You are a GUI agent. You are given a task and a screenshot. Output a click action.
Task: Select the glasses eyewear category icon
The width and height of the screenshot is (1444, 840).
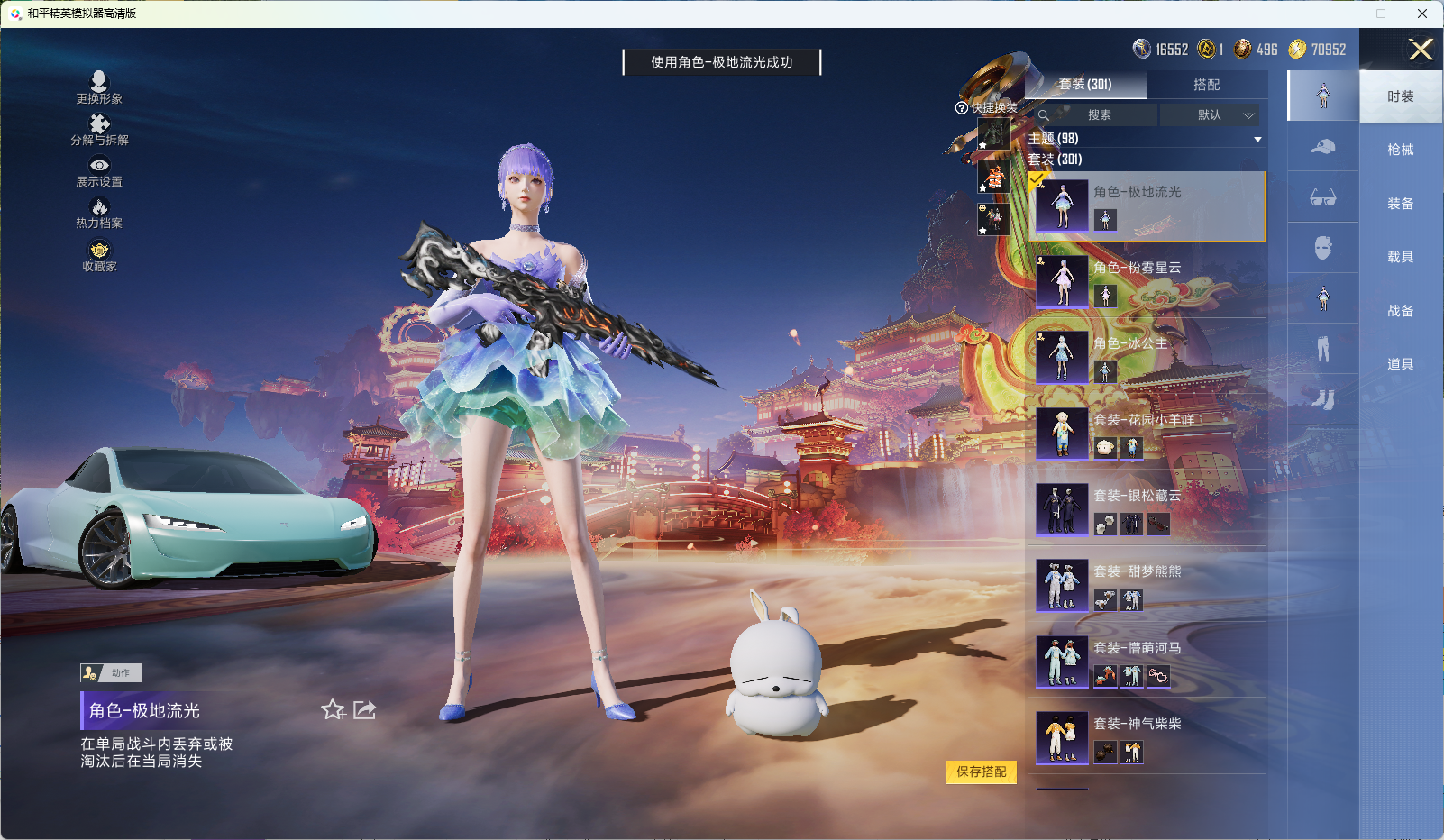pyautogui.click(x=1322, y=197)
